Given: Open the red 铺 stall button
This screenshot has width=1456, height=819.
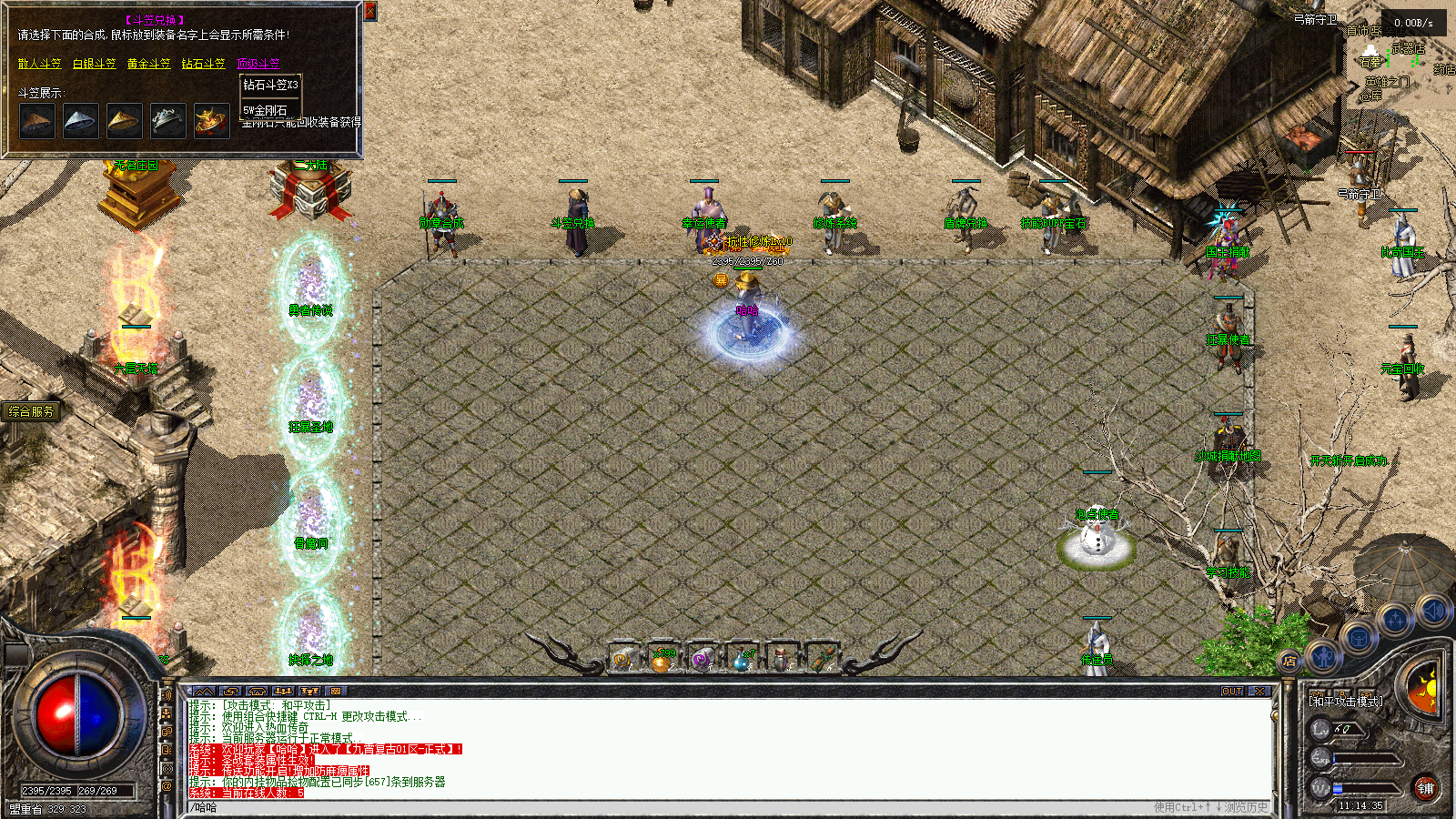Looking at the screenshot, I should [1425, 788].
